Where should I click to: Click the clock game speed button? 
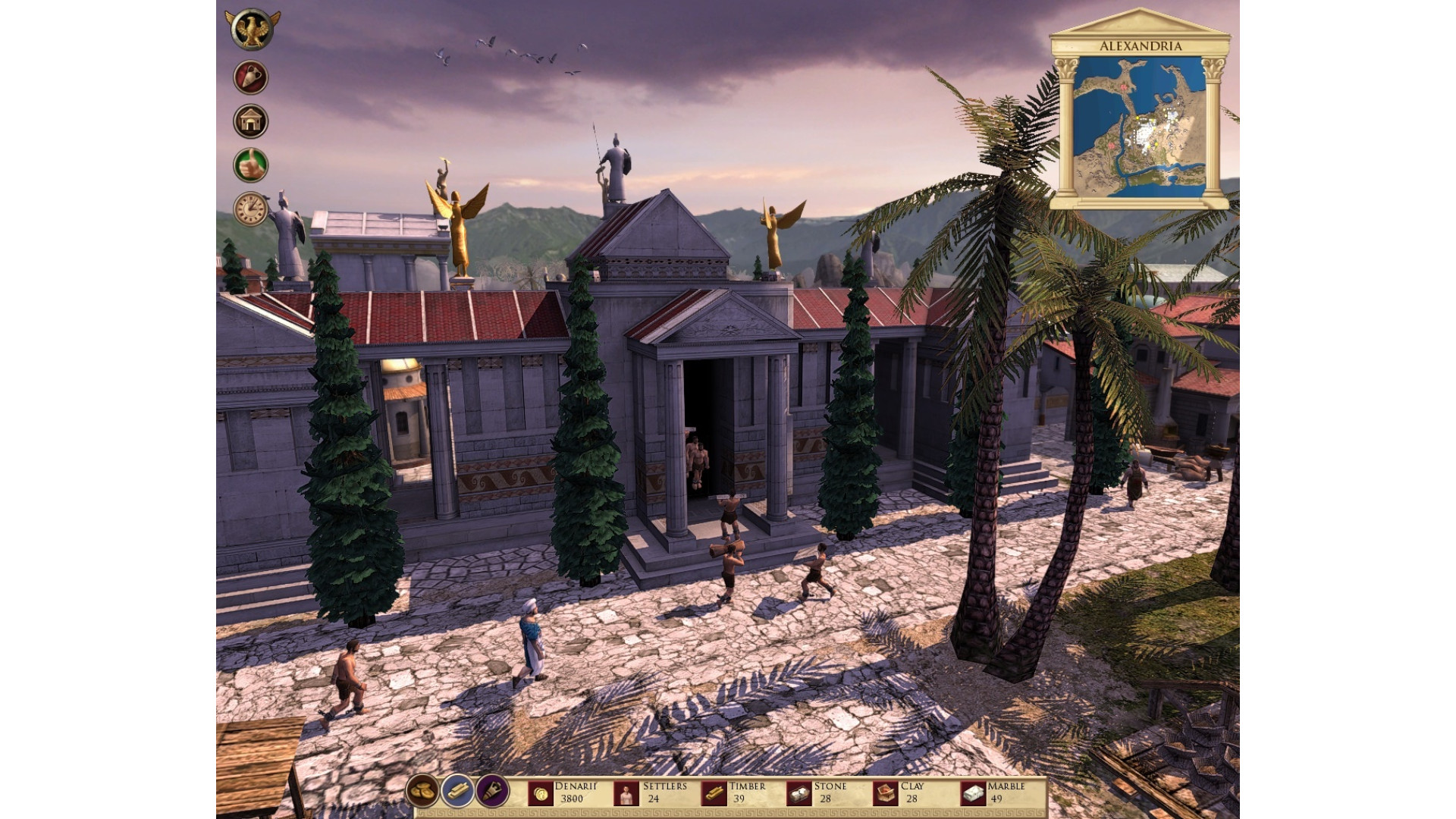point(251,209)
